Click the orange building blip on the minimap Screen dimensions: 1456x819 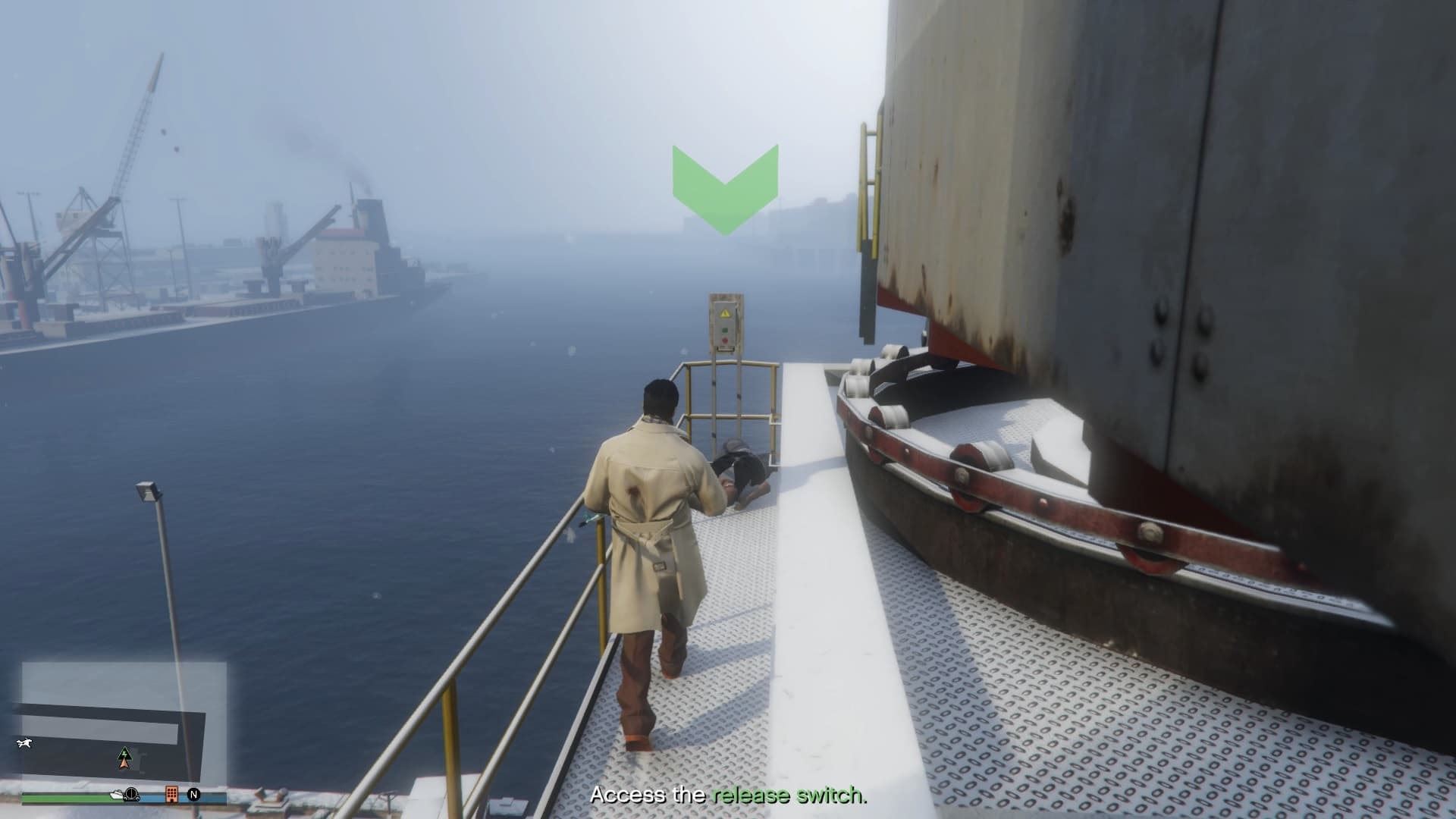tap(172, 794)
